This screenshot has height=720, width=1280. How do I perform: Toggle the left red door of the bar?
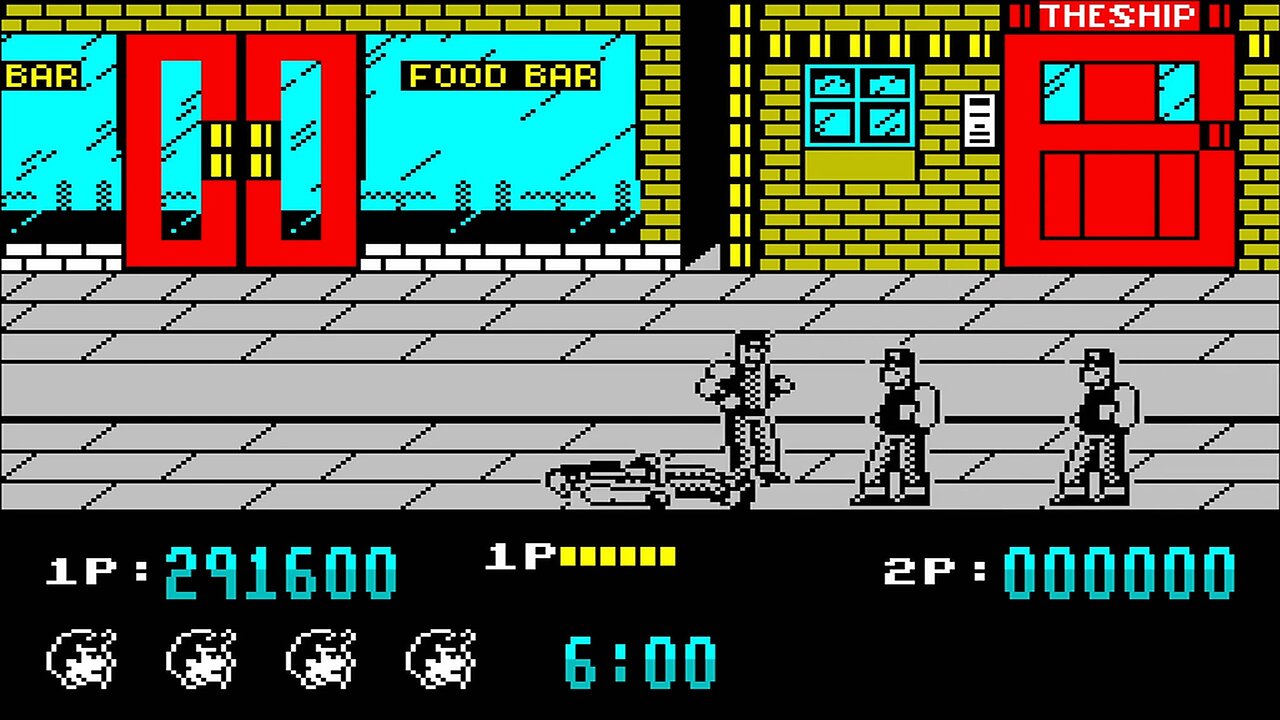185,150
